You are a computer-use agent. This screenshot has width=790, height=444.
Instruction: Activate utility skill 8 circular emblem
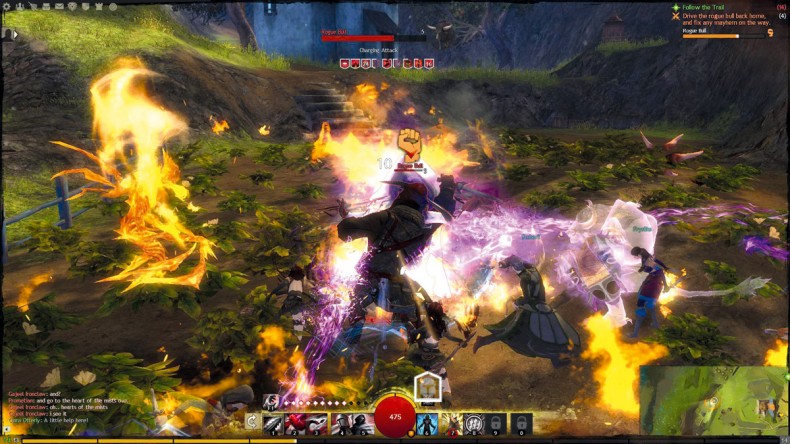(x=473, y=423)
